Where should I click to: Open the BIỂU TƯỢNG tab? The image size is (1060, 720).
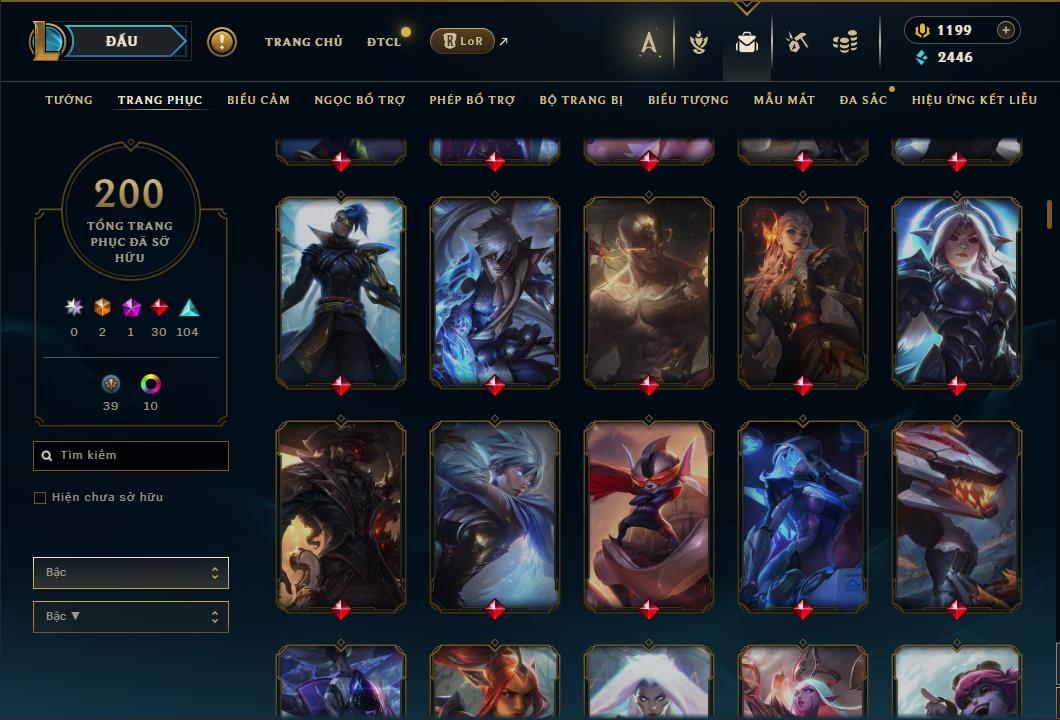tap(688, 100)
